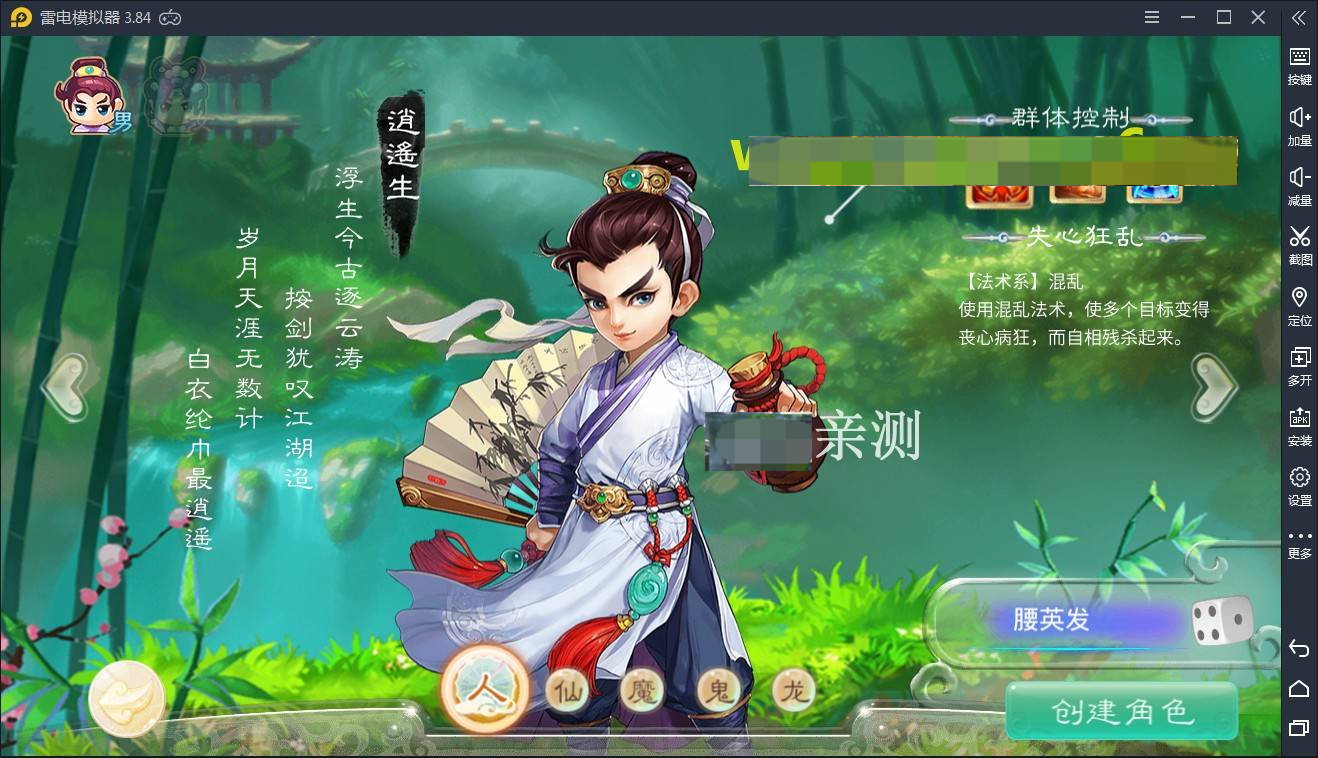This screenshot has width=1318, height=758.
Task: Switch to the 魔 (demon) race tab
Action: [x=641, y=690]
